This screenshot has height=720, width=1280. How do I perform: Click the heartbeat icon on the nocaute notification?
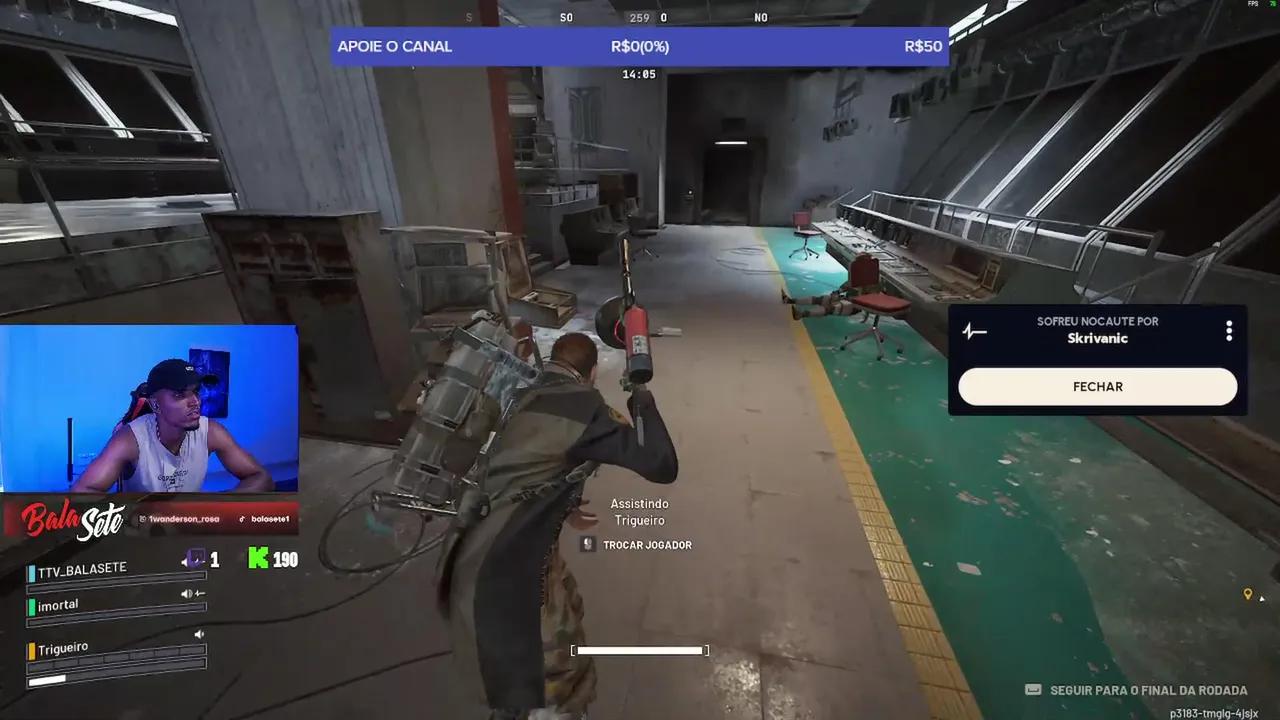(x=975, y=331)
